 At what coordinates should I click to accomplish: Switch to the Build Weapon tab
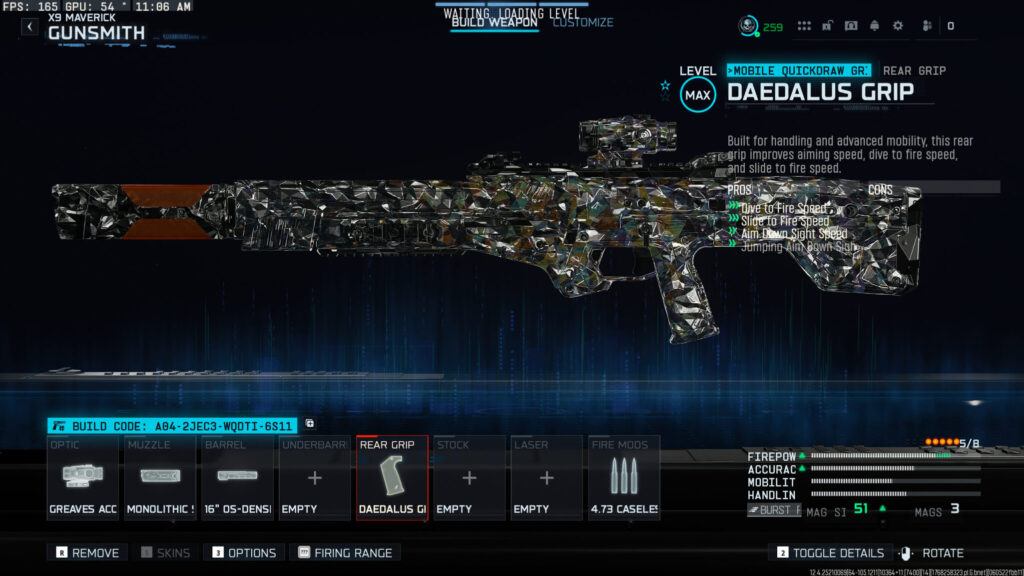(x=494, y=23)
